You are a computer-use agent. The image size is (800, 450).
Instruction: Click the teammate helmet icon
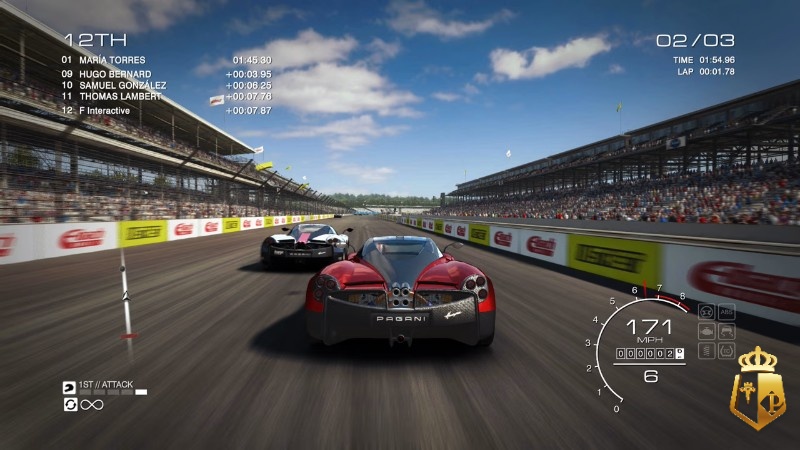click(69, 387)
